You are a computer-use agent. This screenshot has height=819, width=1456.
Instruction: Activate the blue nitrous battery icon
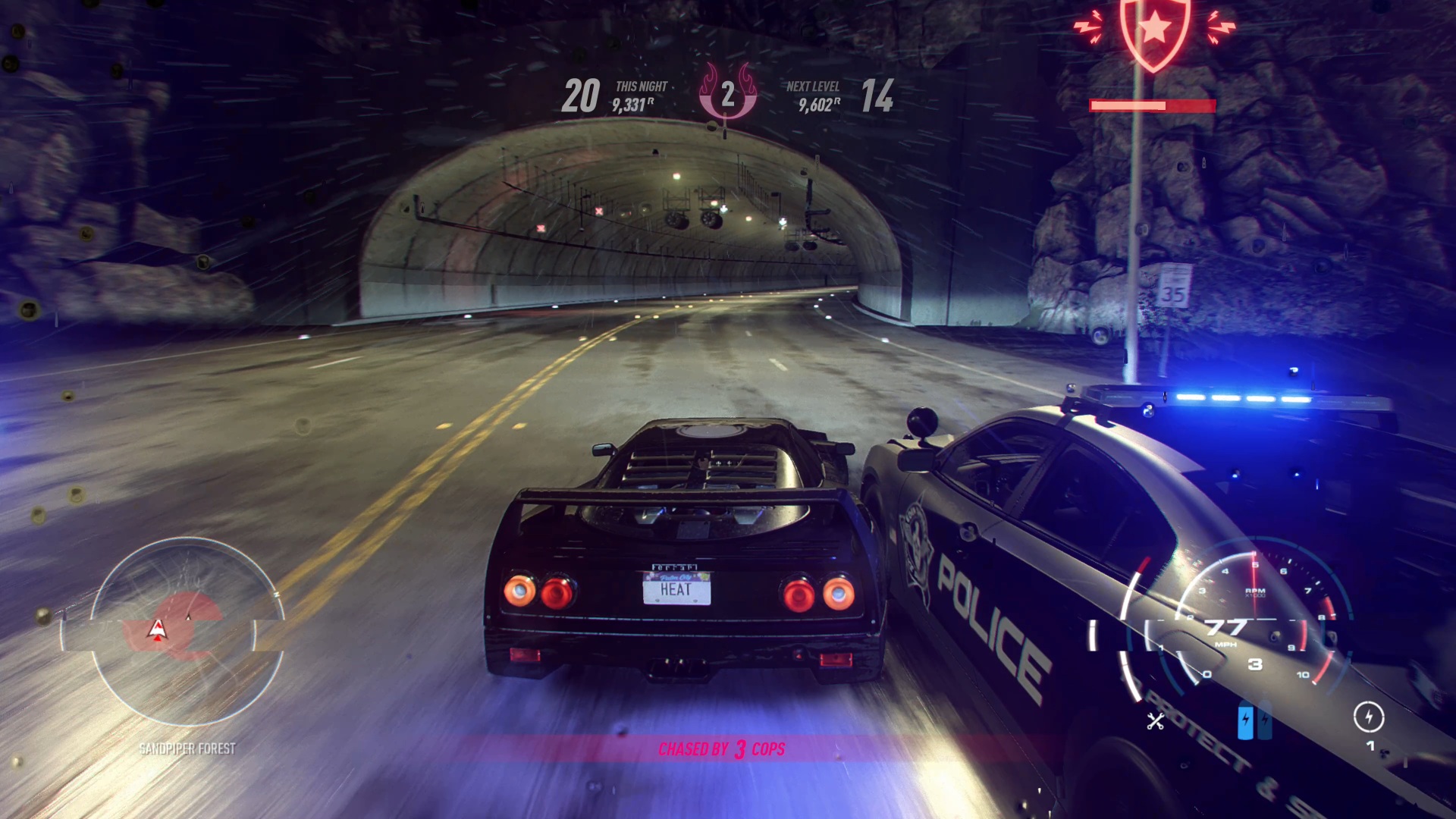(1245, 722)
